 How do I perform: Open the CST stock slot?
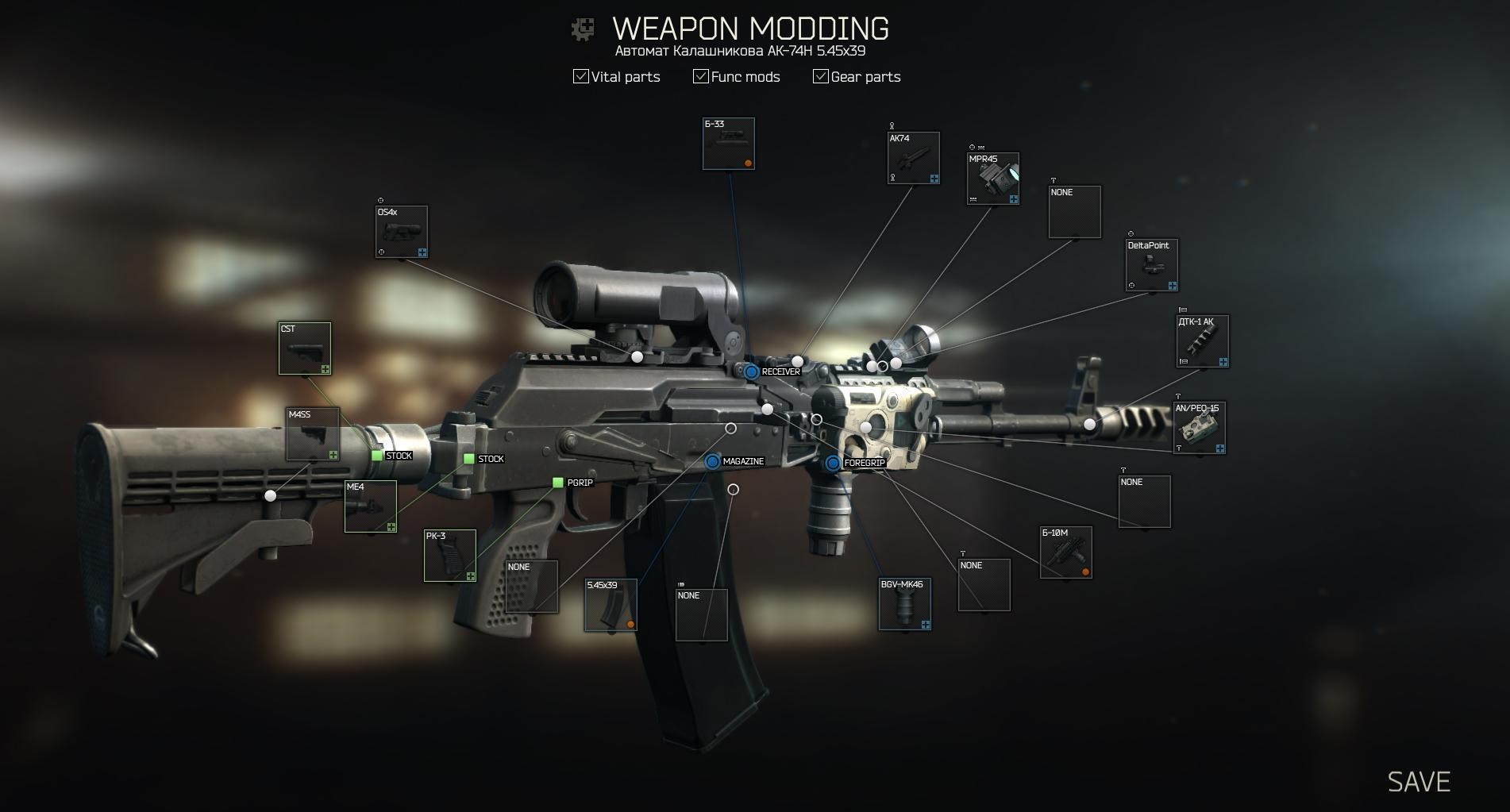(x=305, y=348)
